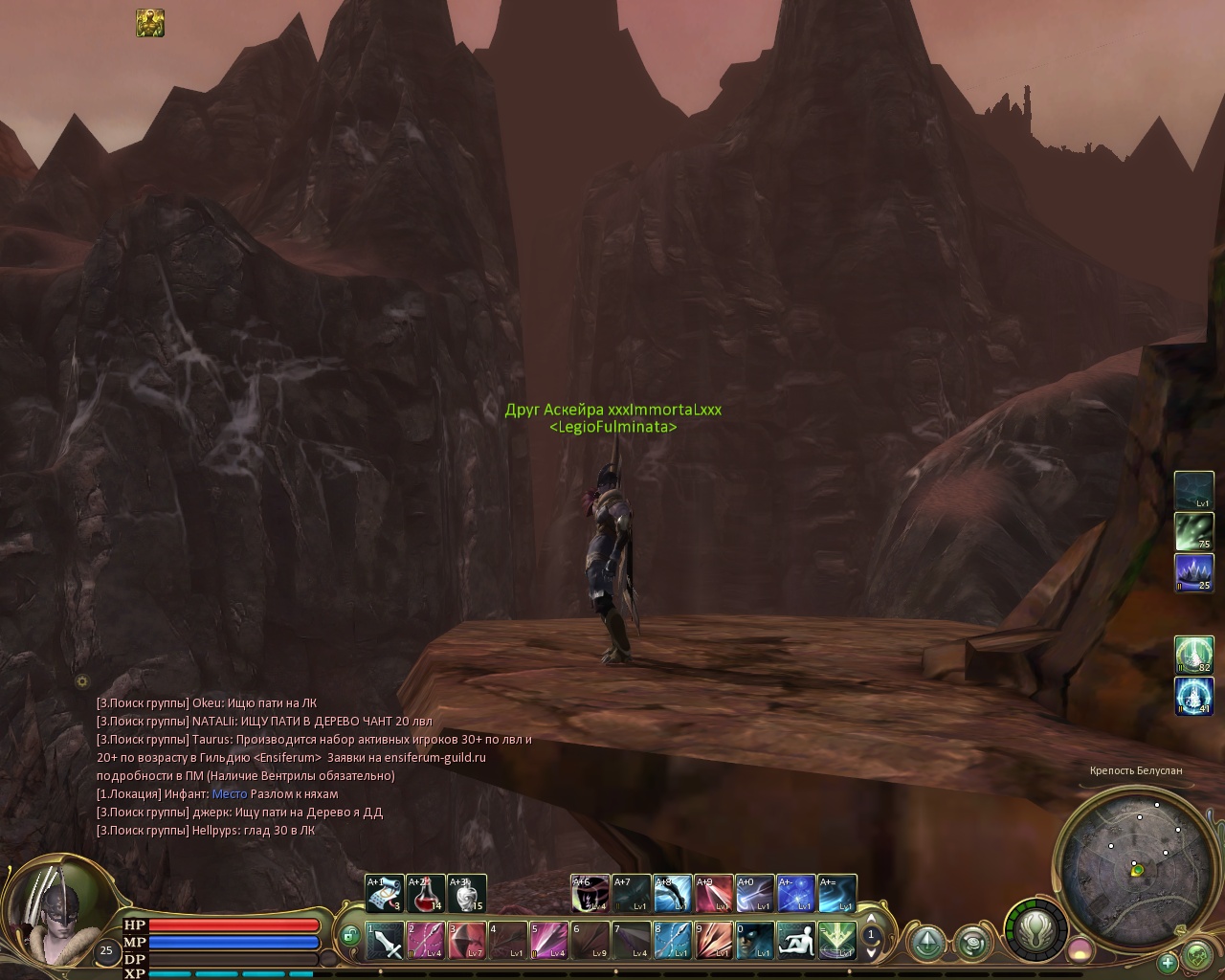1225x980 pixels.
Task: Use the white flask on Alt+3
Action: pyautogui.click(x=467, y=894)
